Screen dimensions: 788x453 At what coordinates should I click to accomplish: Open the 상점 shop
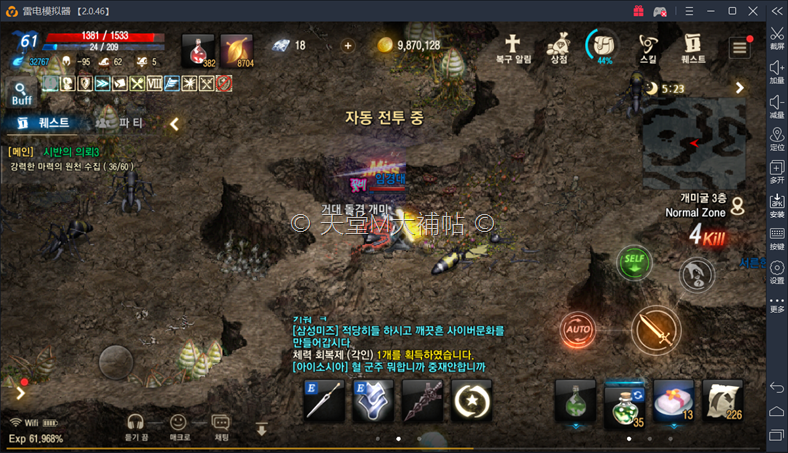pos(558,48)
